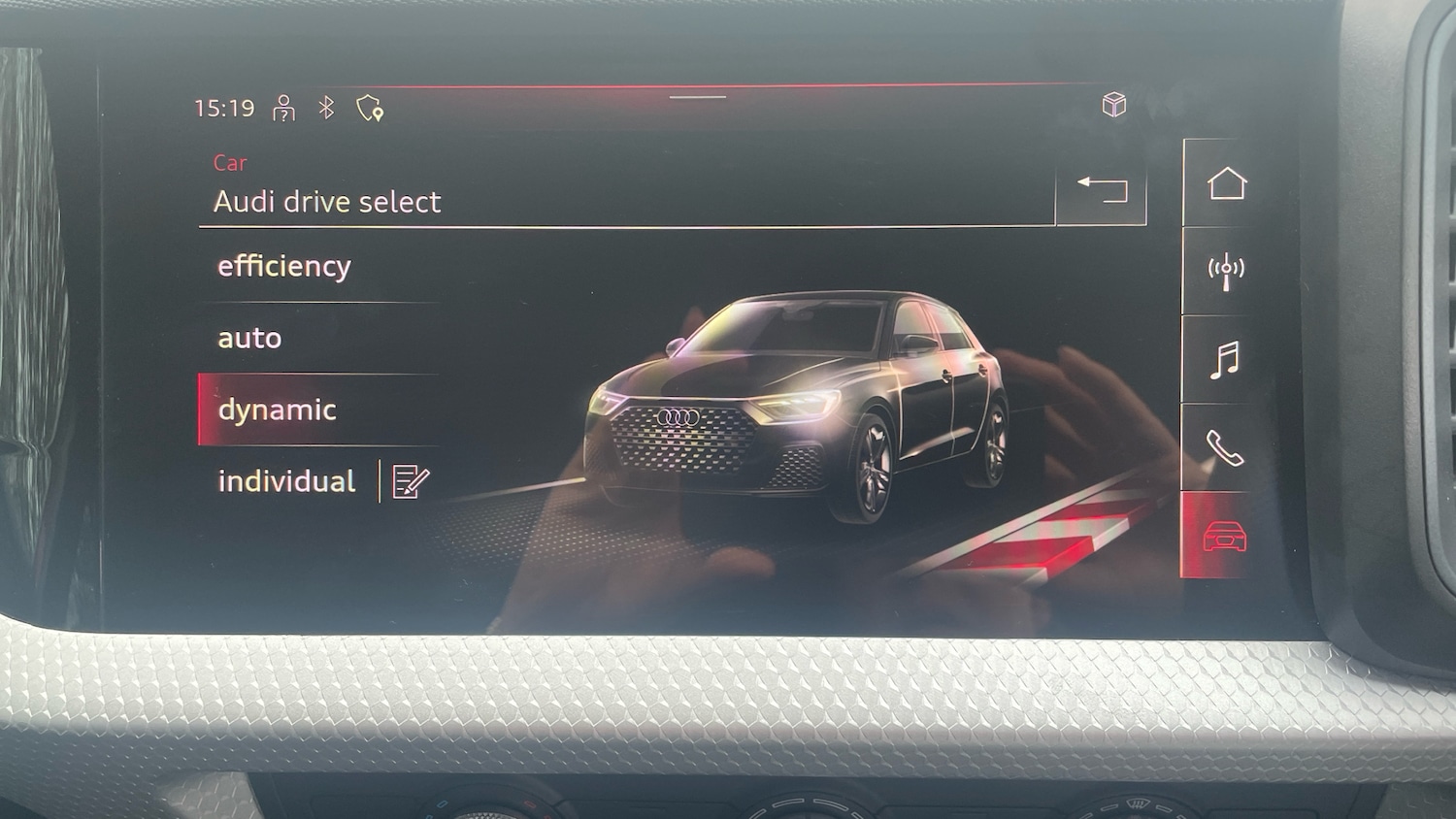Open the Home screen icon
This screenshot has height=819, width=1456.
(1228, 183)
